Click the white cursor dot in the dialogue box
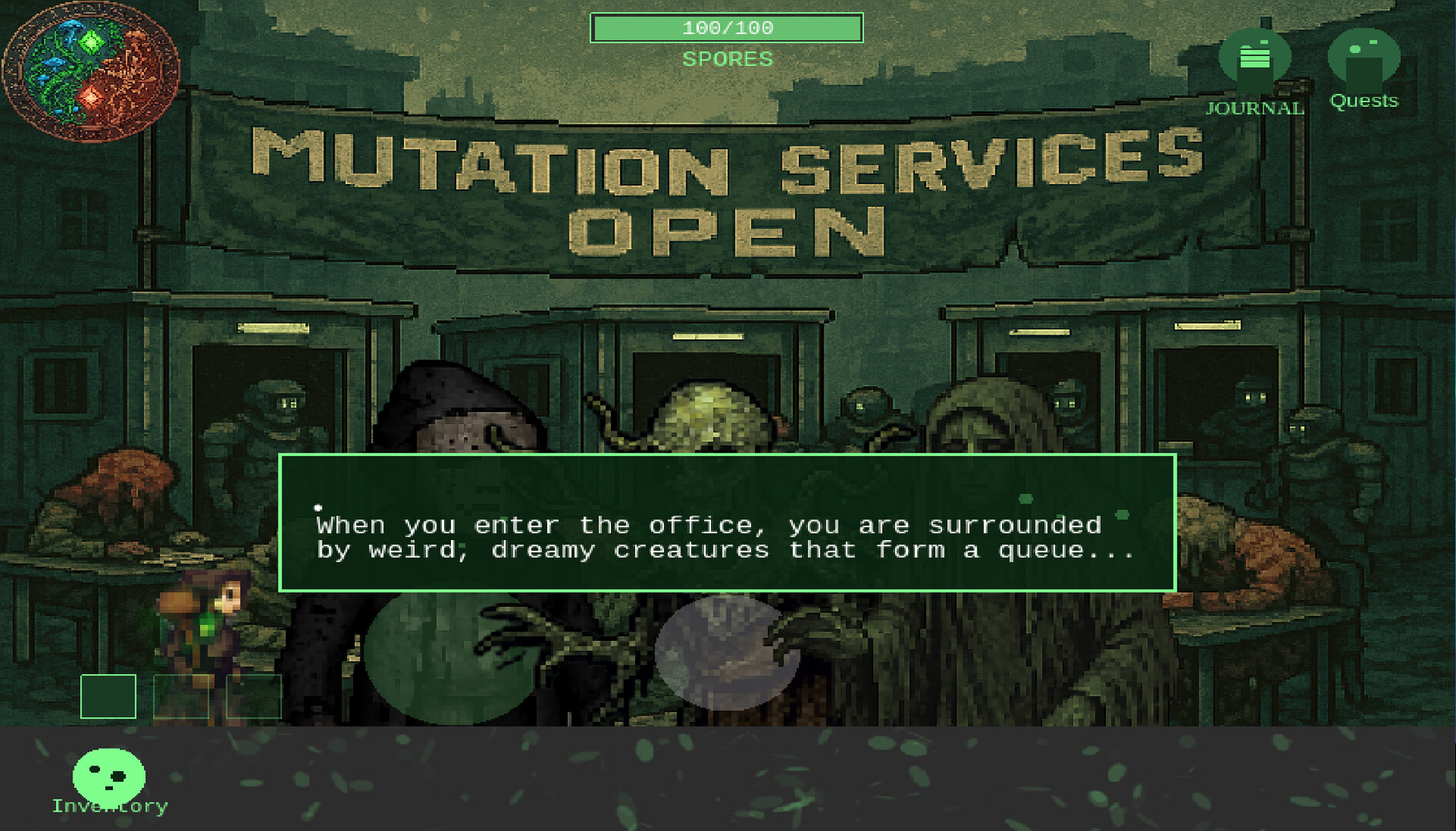Viewport: 1456px width, 831px height. [317, 507]
